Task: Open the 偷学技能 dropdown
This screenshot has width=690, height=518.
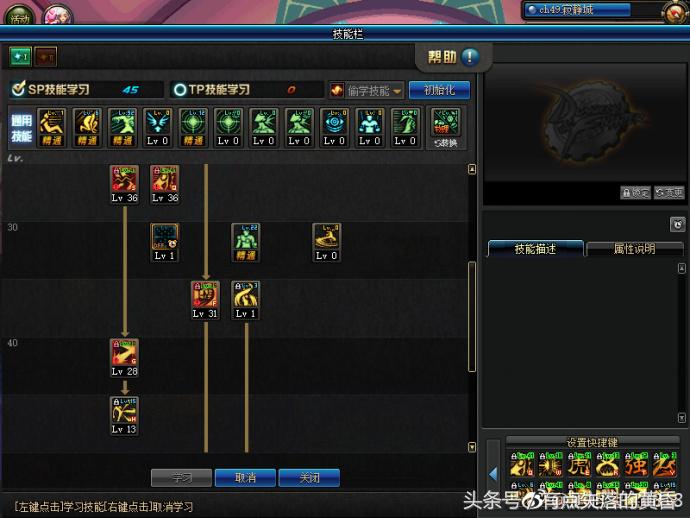Action: click(366, 90)
